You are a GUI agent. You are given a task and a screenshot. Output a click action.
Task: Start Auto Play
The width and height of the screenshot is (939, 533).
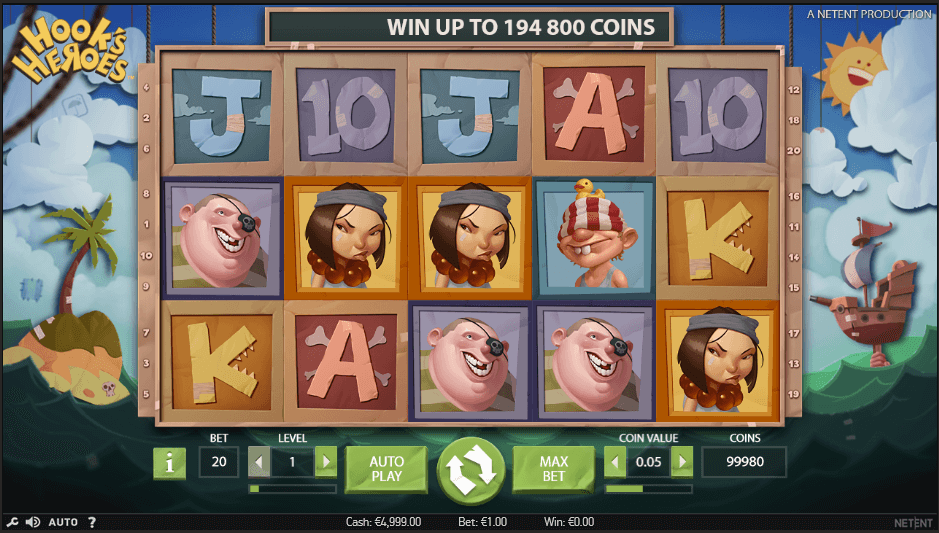[386, 470]
